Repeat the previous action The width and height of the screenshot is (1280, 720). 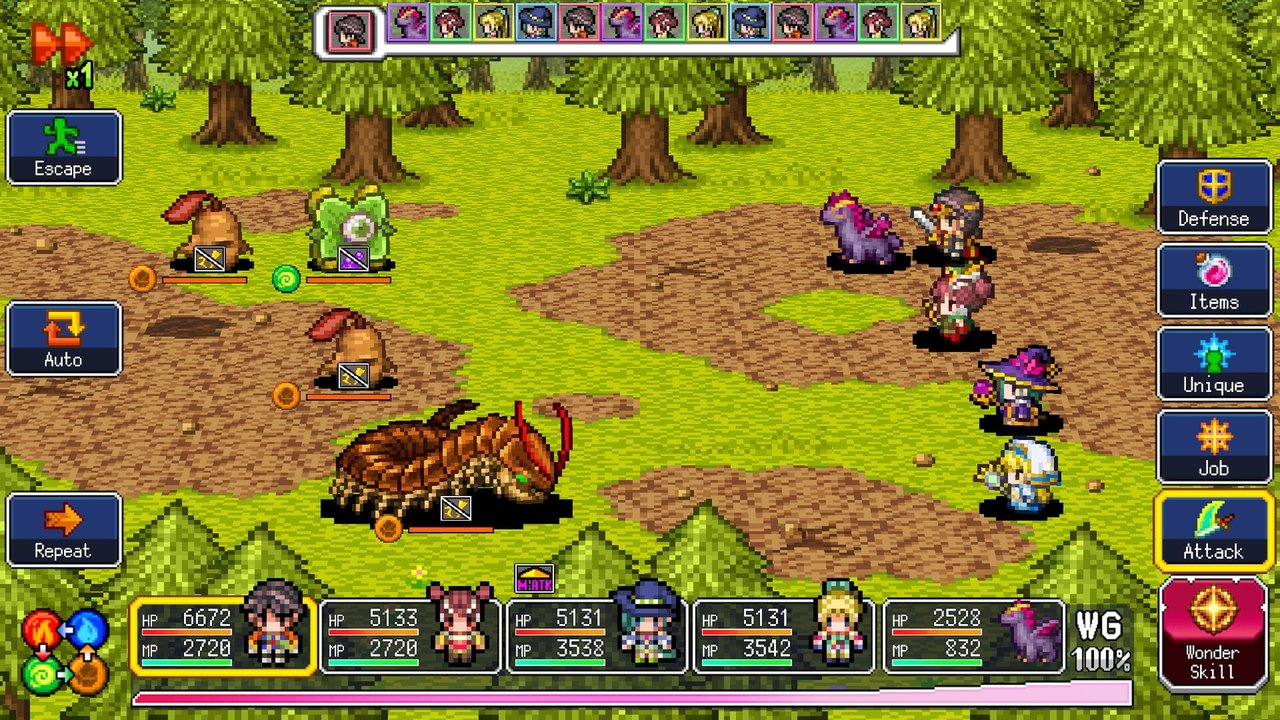64,530
